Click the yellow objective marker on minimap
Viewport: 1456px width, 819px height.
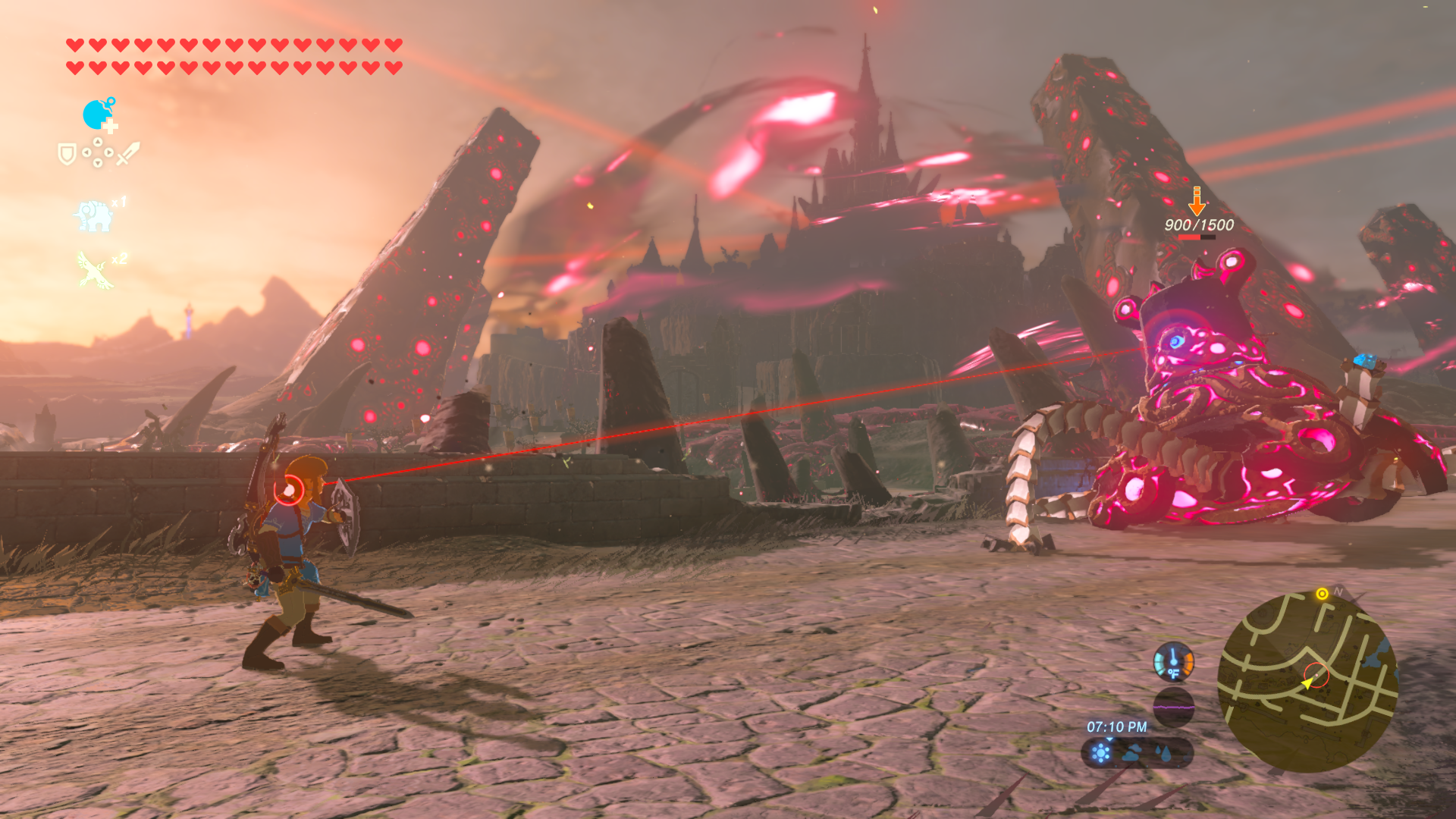point(1322,594)
